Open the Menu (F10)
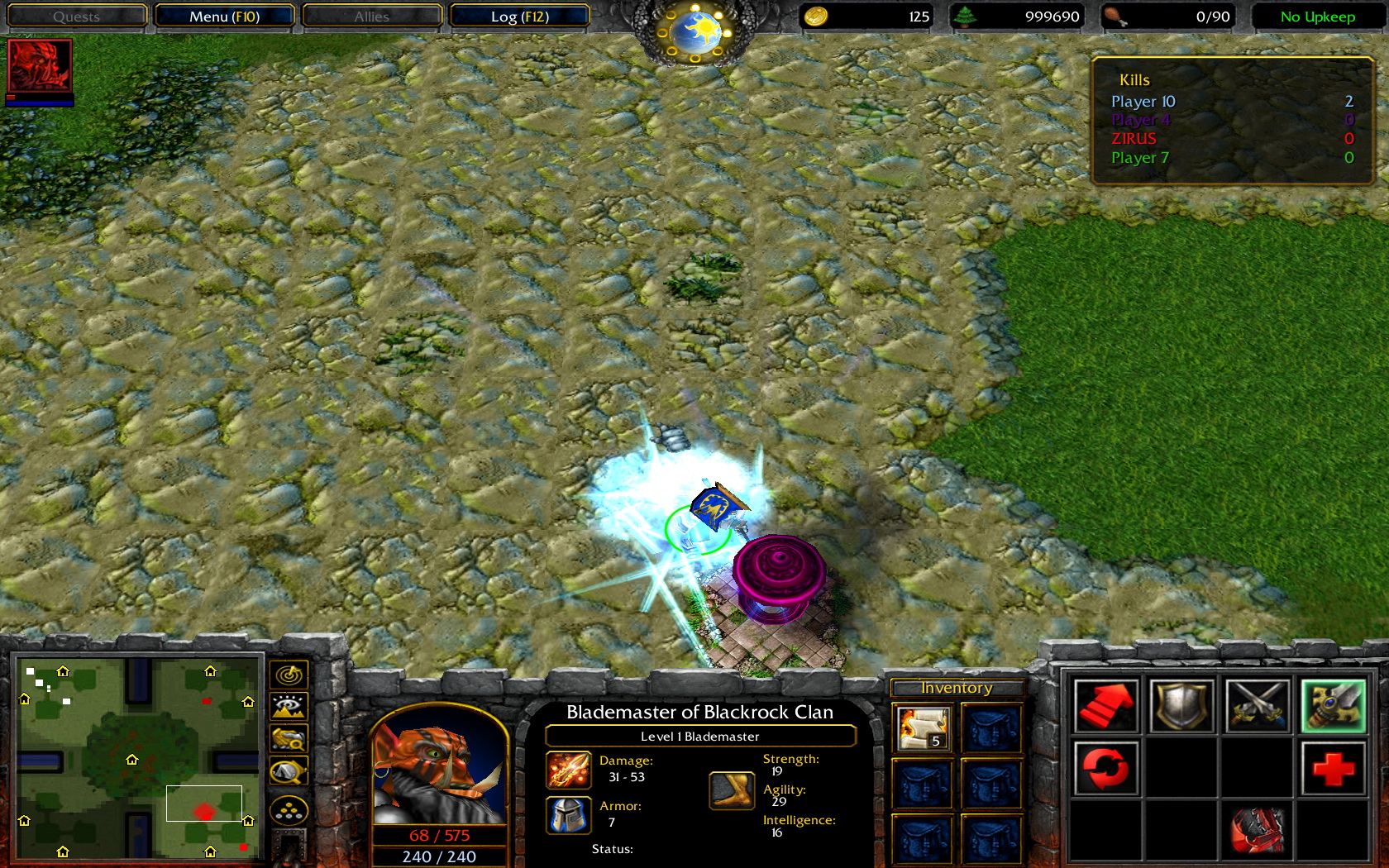This screenshot has width=1389, height=868. [x=226, y=16]
